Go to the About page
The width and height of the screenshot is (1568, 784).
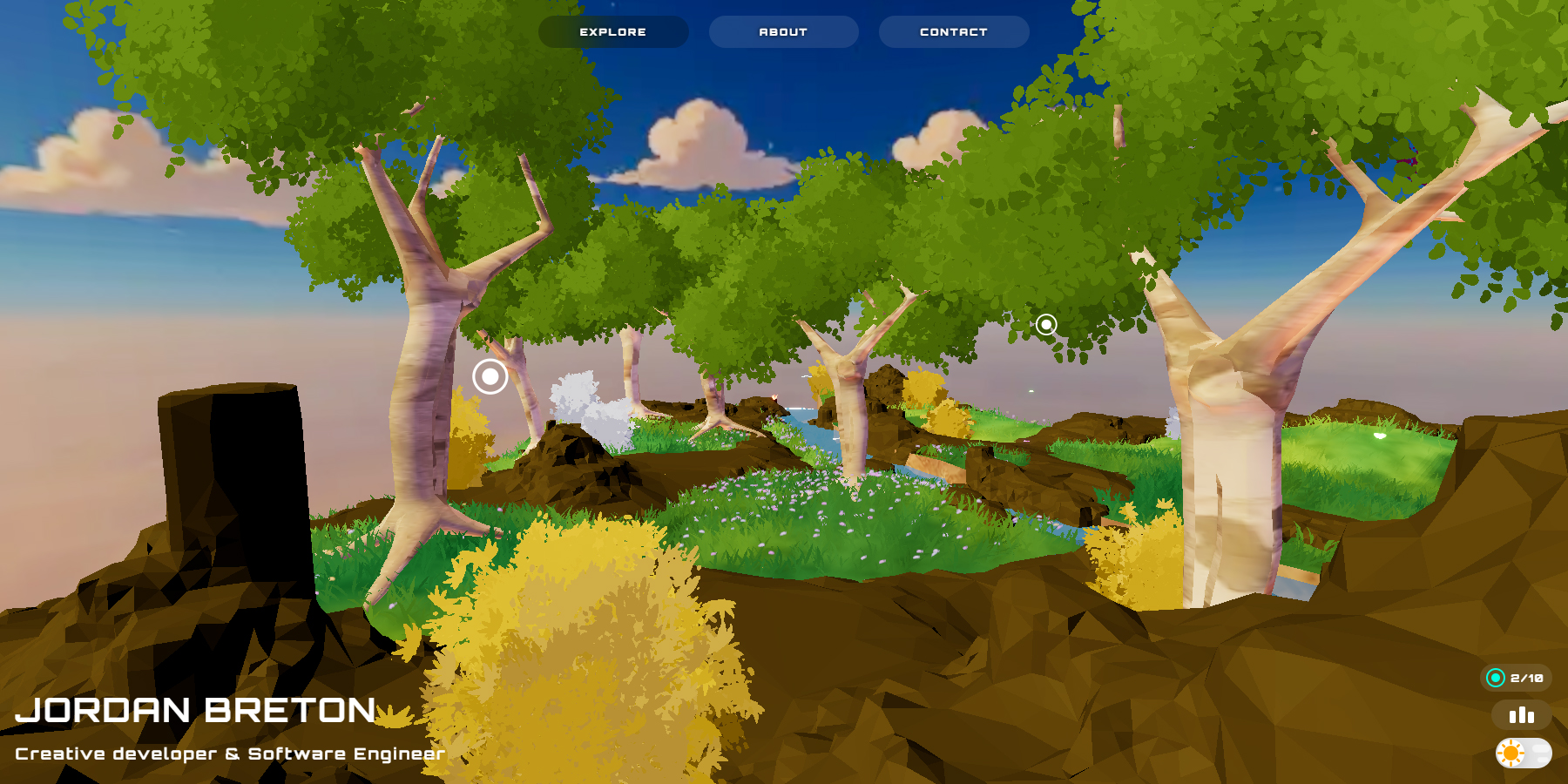[783, 32]
